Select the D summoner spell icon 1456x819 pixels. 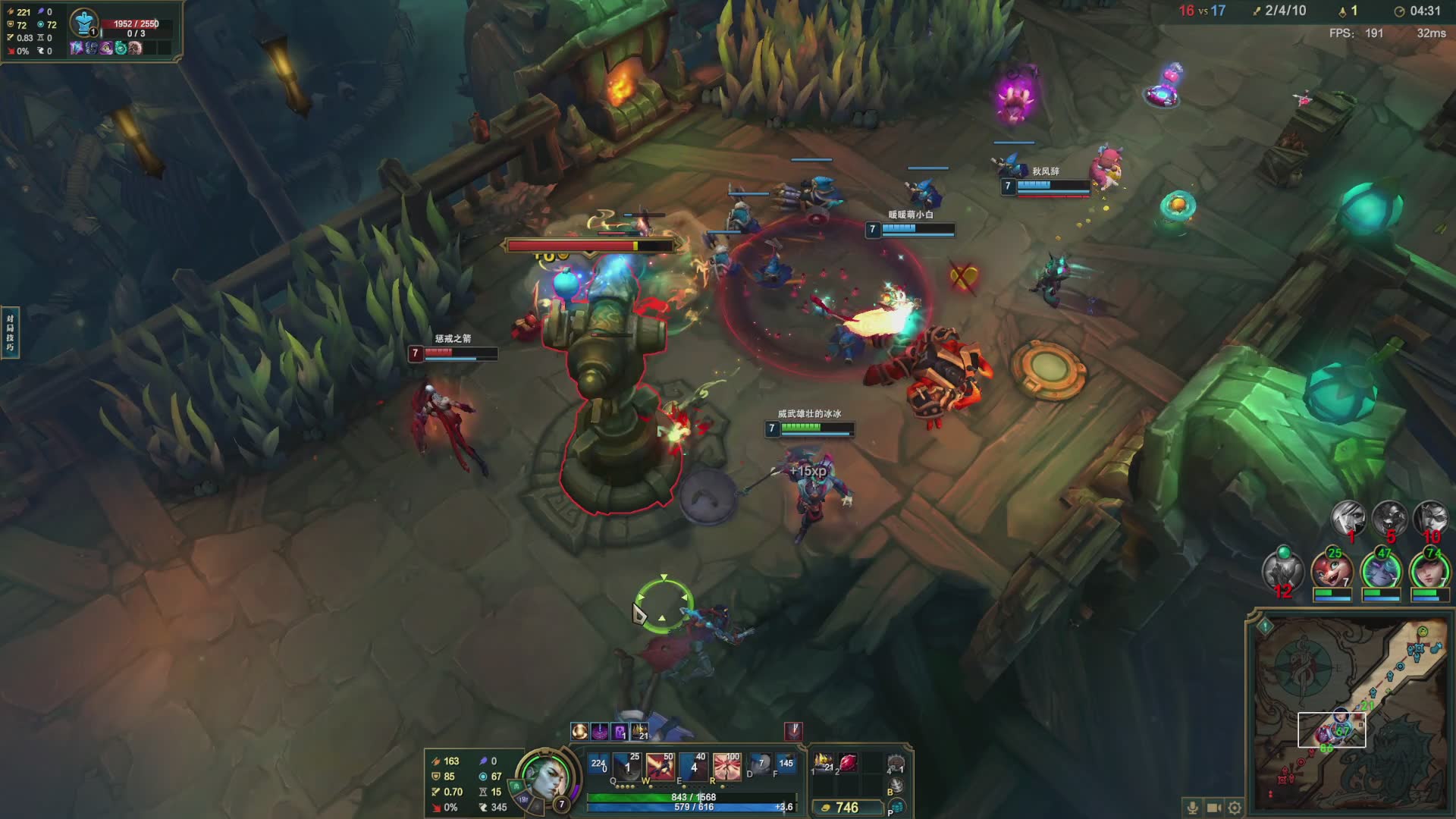[x=760, y=764]
